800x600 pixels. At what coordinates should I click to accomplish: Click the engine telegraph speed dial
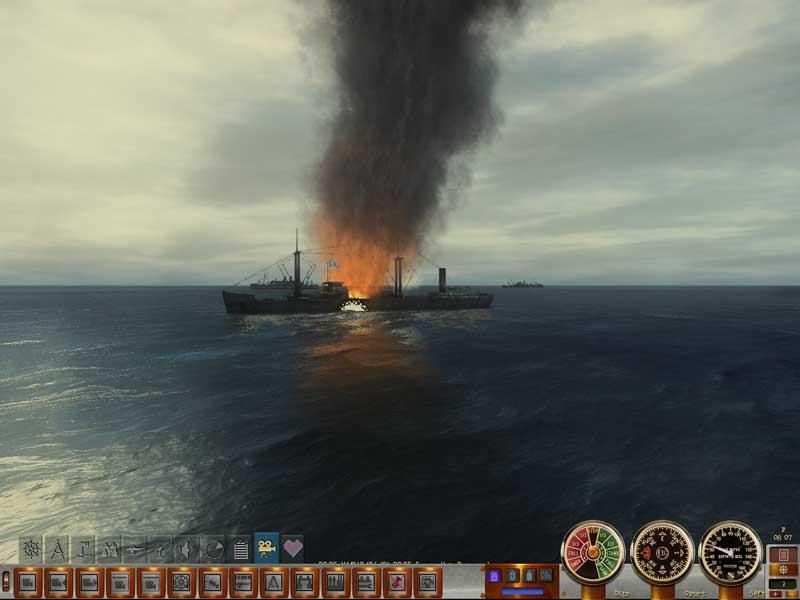tap(593, 552)
